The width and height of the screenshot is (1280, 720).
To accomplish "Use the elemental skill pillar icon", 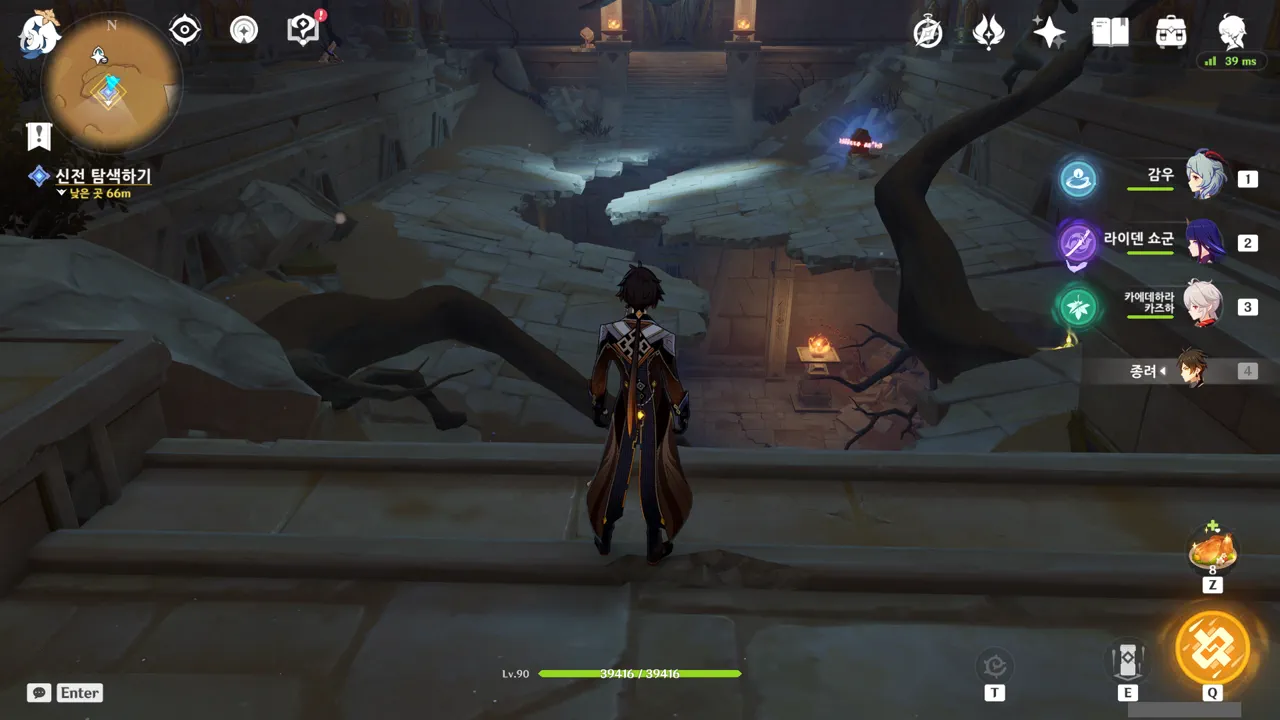I will 1127,660.
